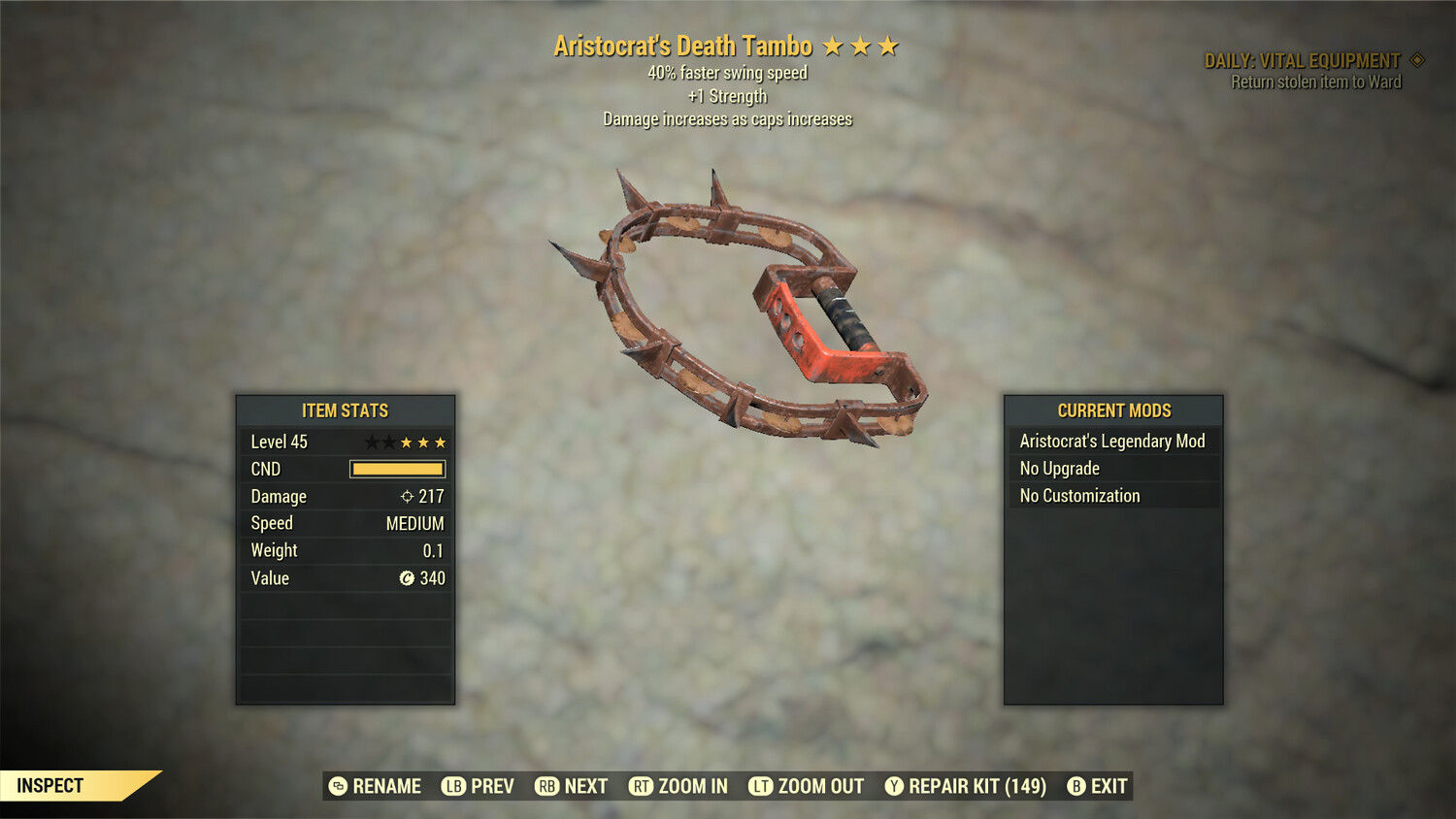Show the NEXT item
This screenshot has width=1456, height=819.
click(572, 786)
